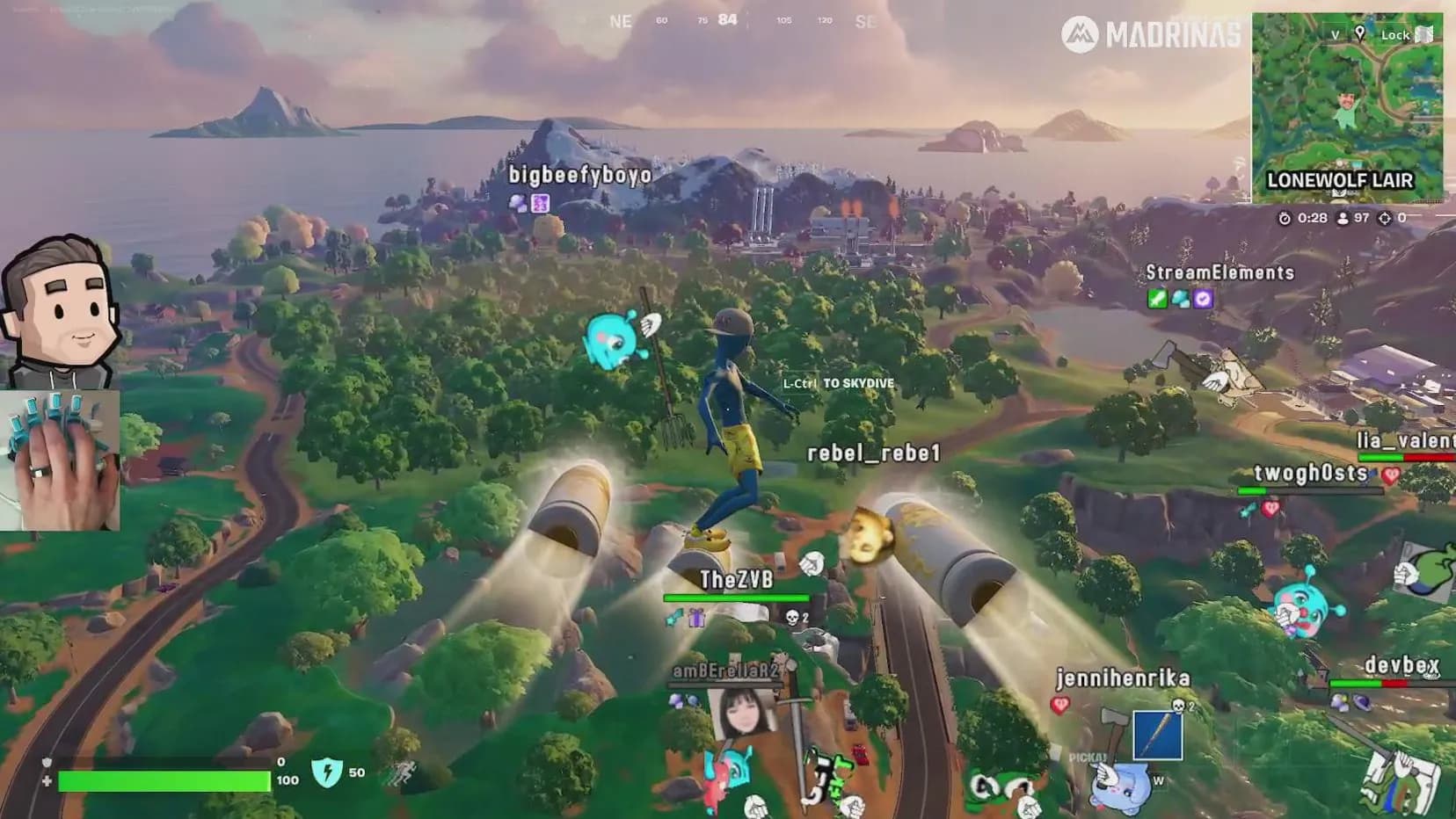Select the blue pickaxe inventory slot
Viewport: 1456px width, 819px height.
(1157, 736)
